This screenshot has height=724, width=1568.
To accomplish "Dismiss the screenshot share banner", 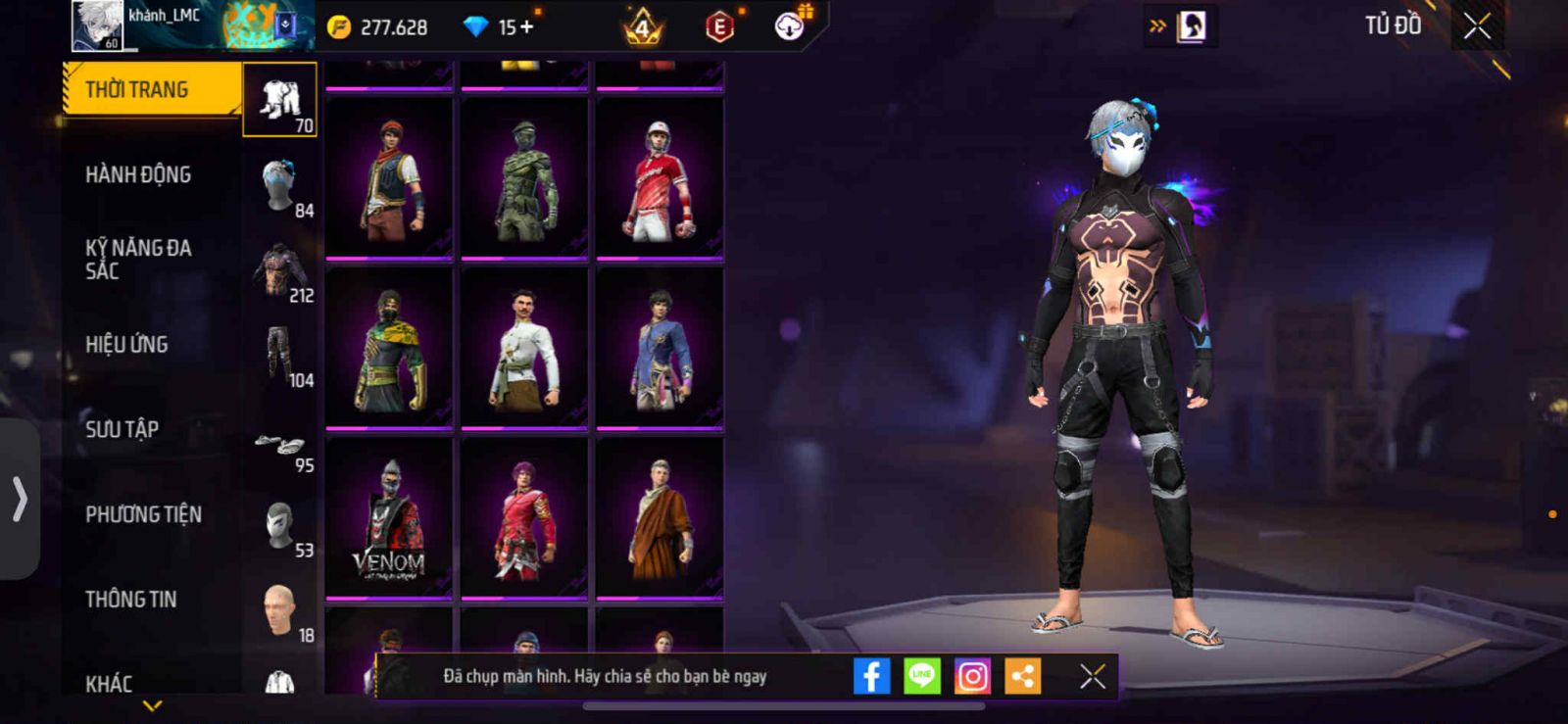I will coord(1092,676).
